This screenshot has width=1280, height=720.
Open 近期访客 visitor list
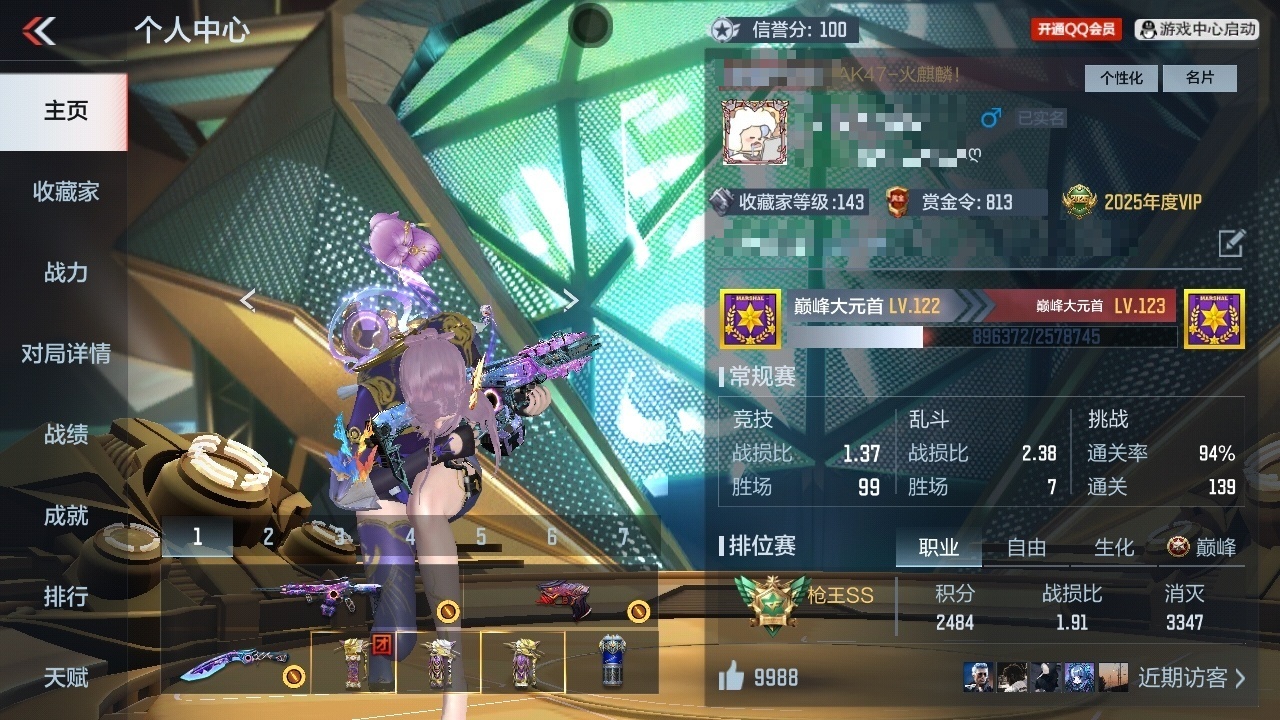pyautogui.click(x=1192, y=678)
